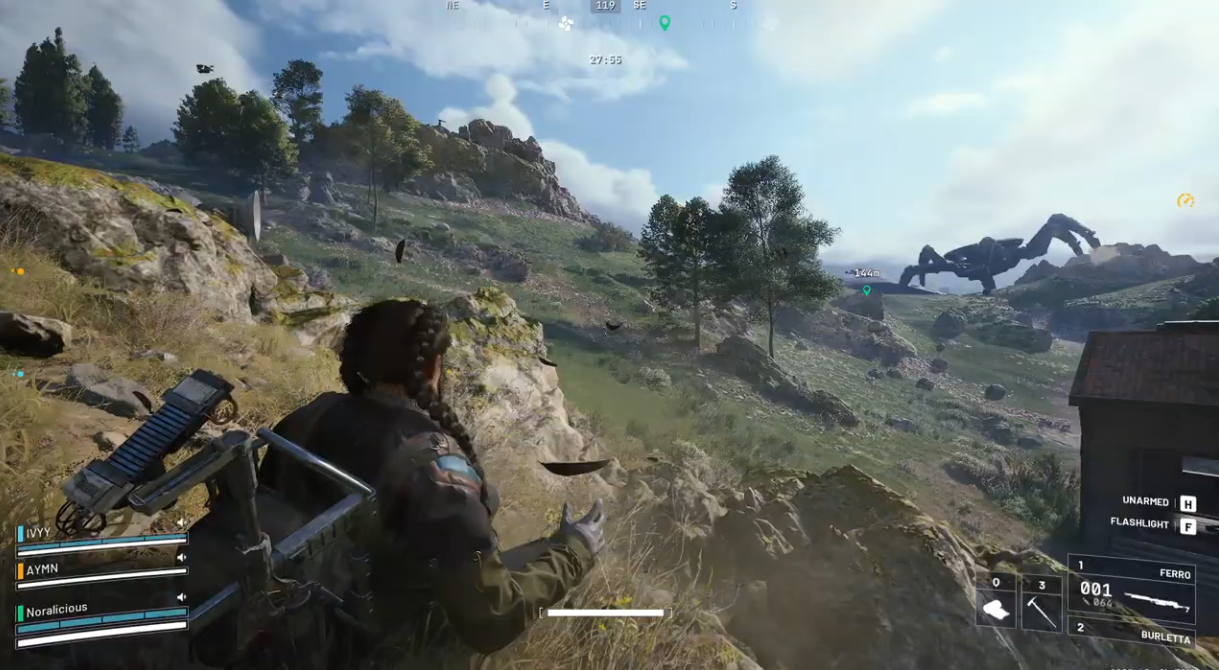
Task: Click the white fan icon on the compass
Action: [x=566, y=23]
